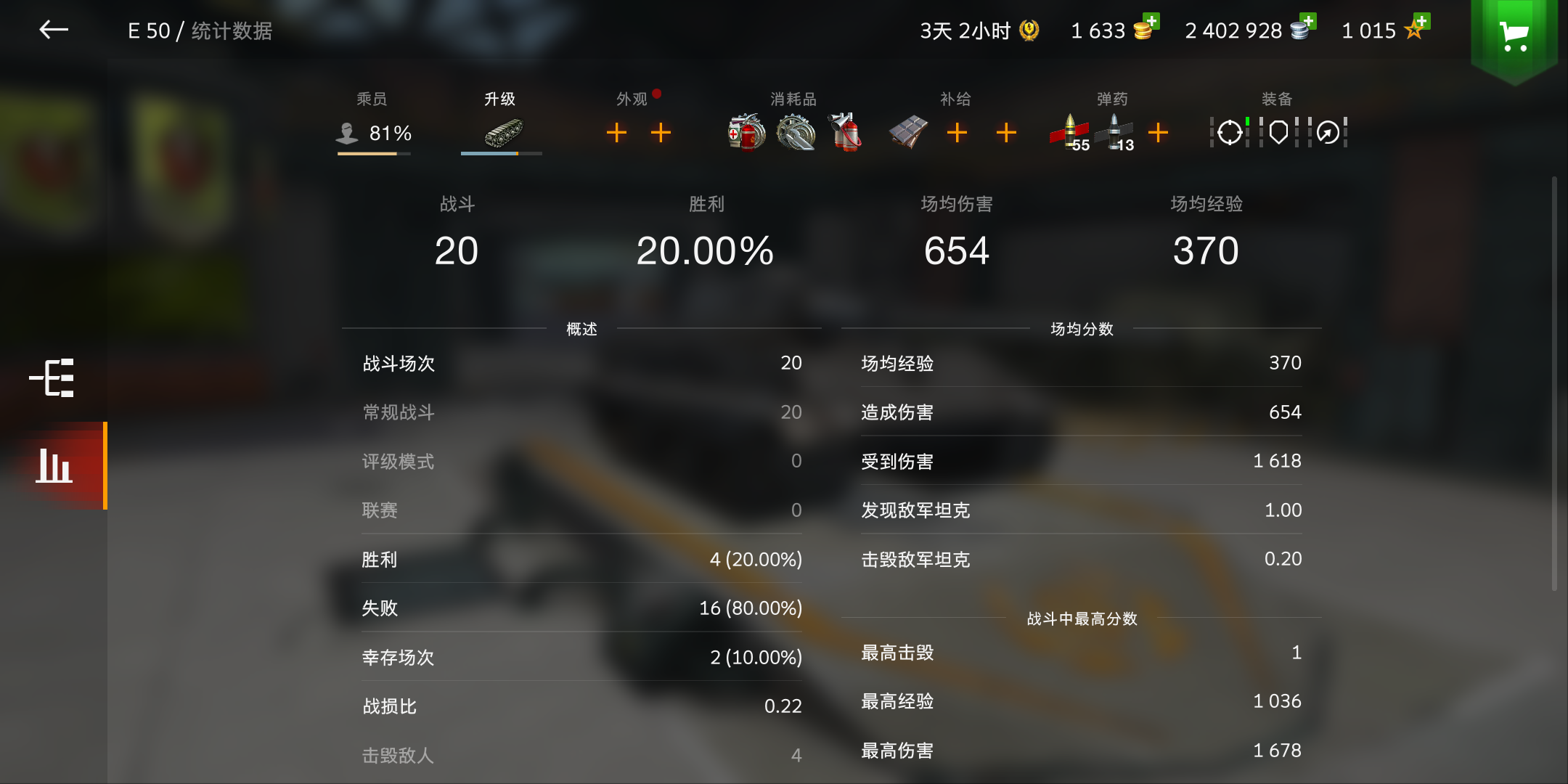
Task: Open the premium time indicator 3天 2小时
Action: tap(973, 30)
